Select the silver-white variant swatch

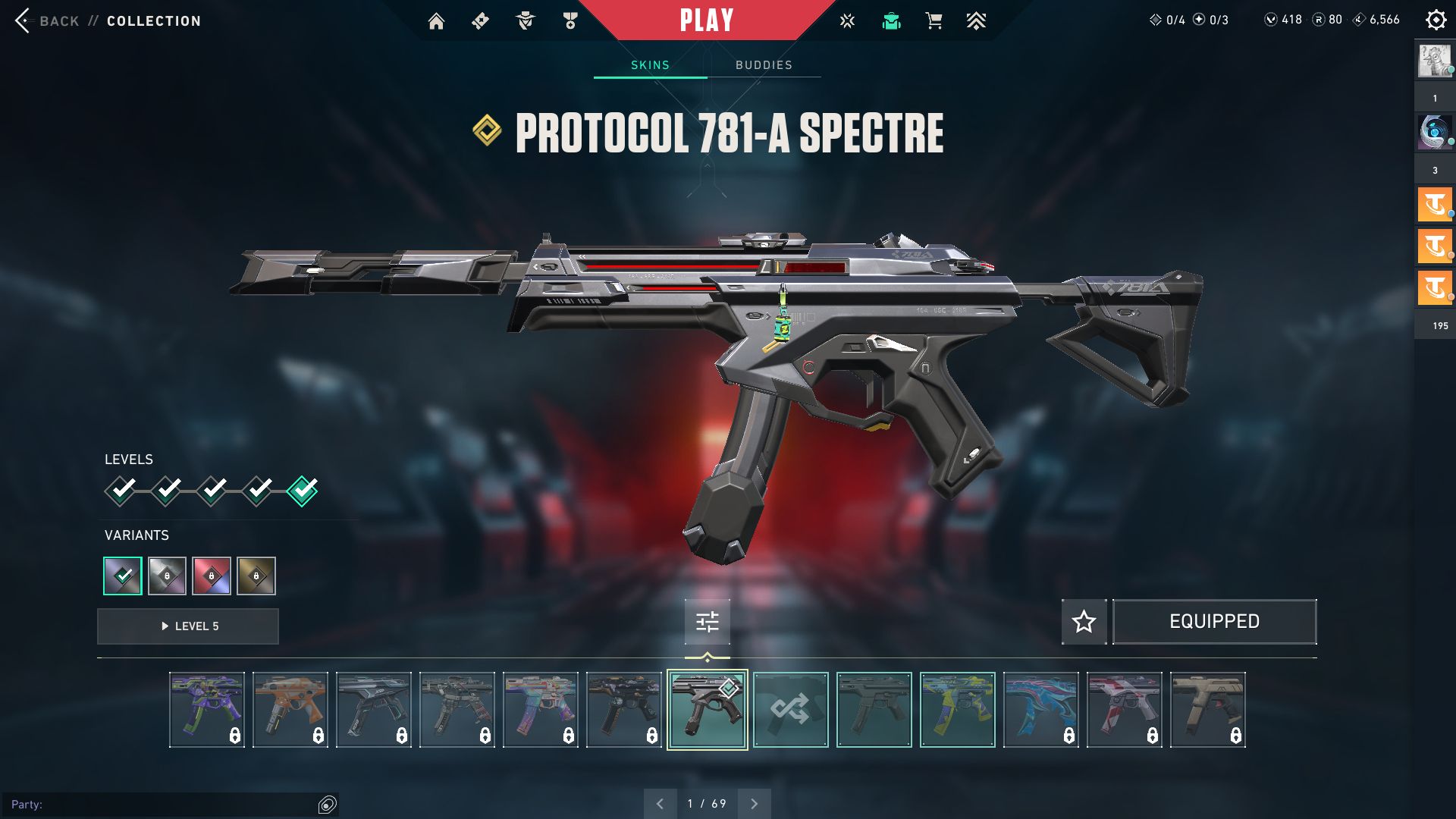[167, 576]
